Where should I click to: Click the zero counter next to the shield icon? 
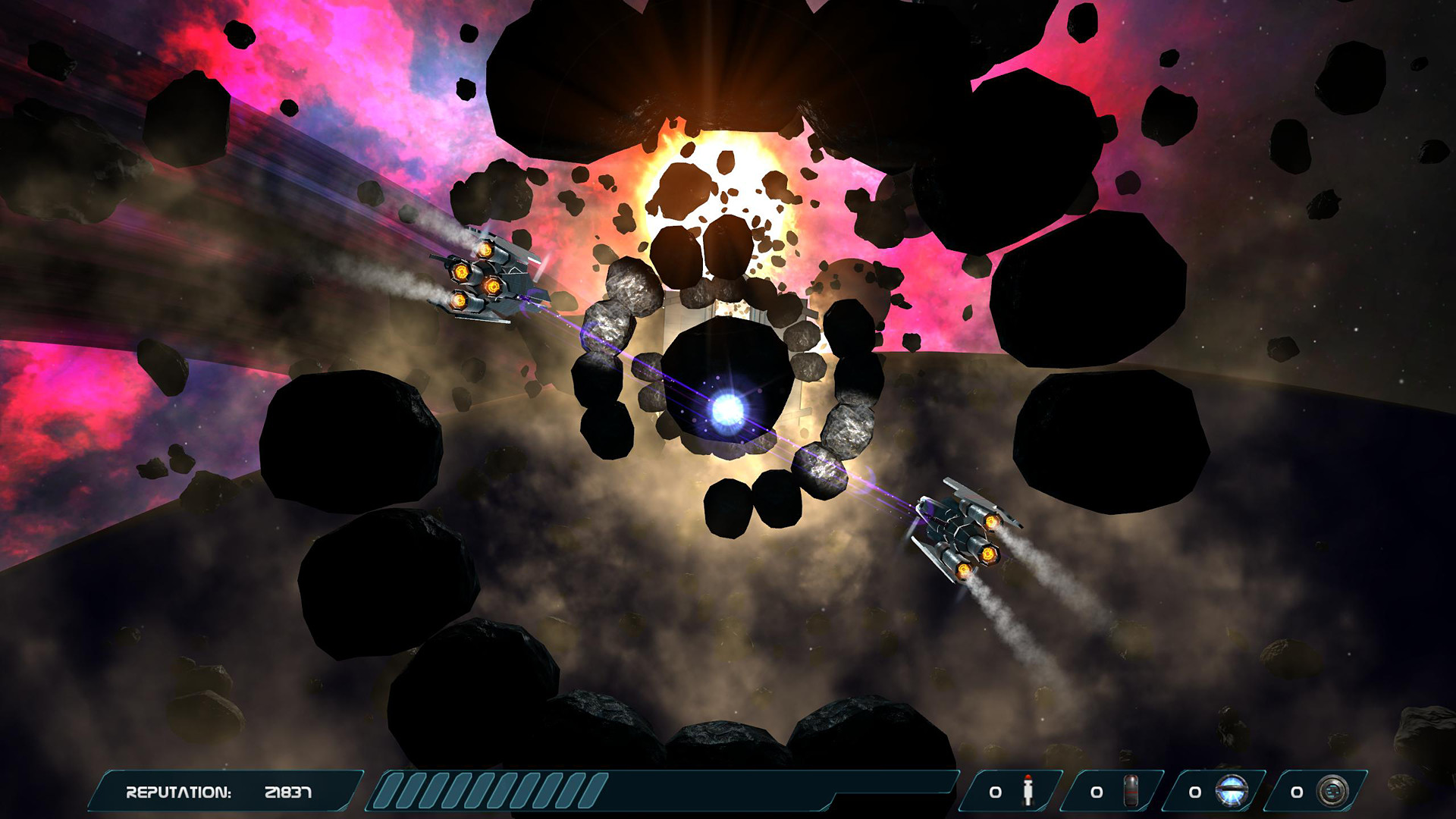click(x=1194, y=792)
